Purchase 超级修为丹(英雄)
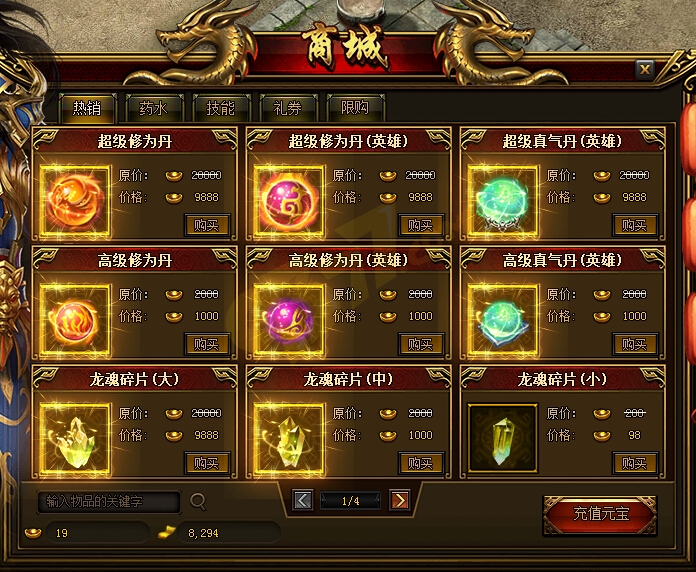Viewport: 696px width, 572px height. pos(421,225)
